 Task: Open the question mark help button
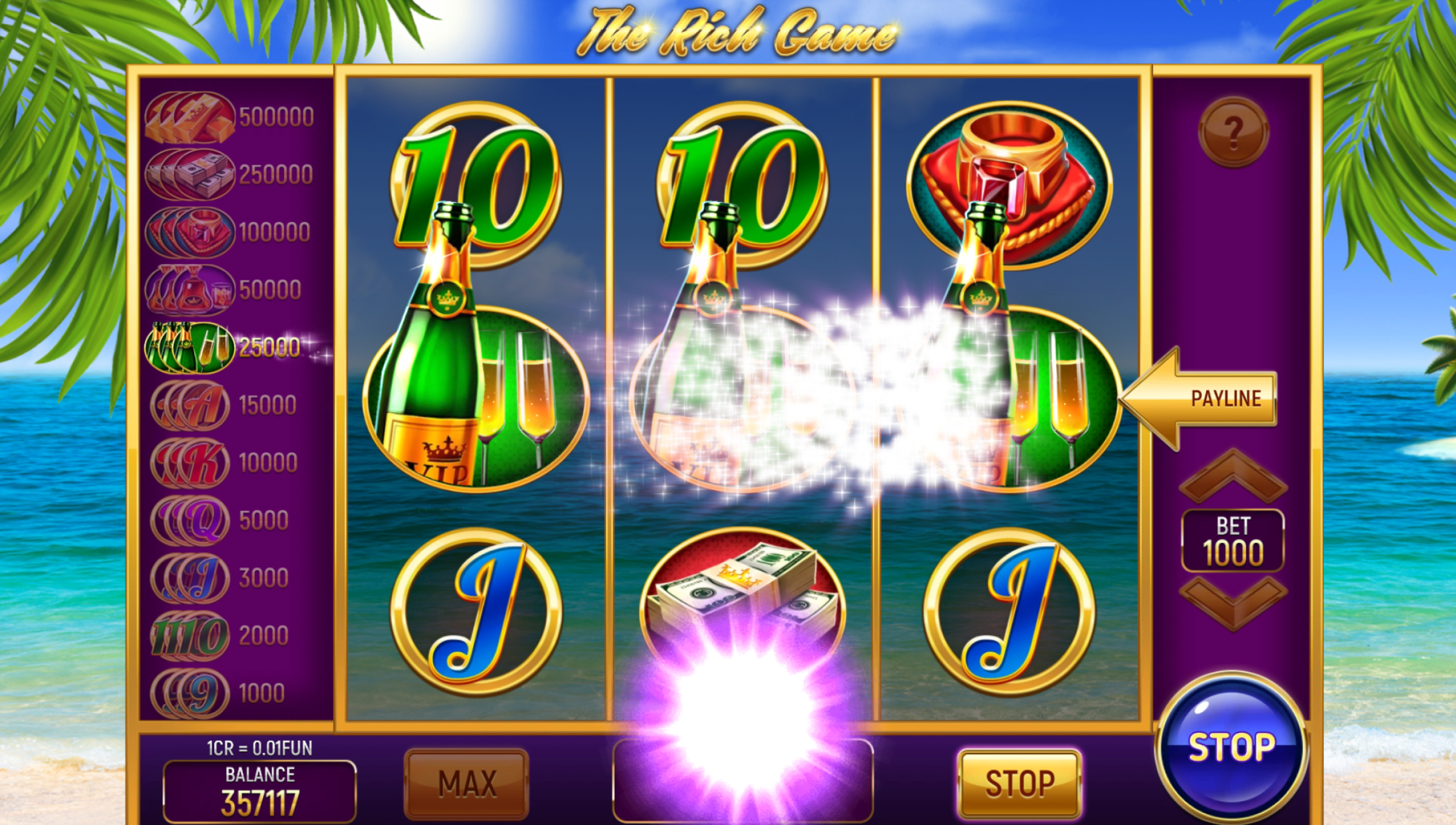click(x=1233, y=132)
